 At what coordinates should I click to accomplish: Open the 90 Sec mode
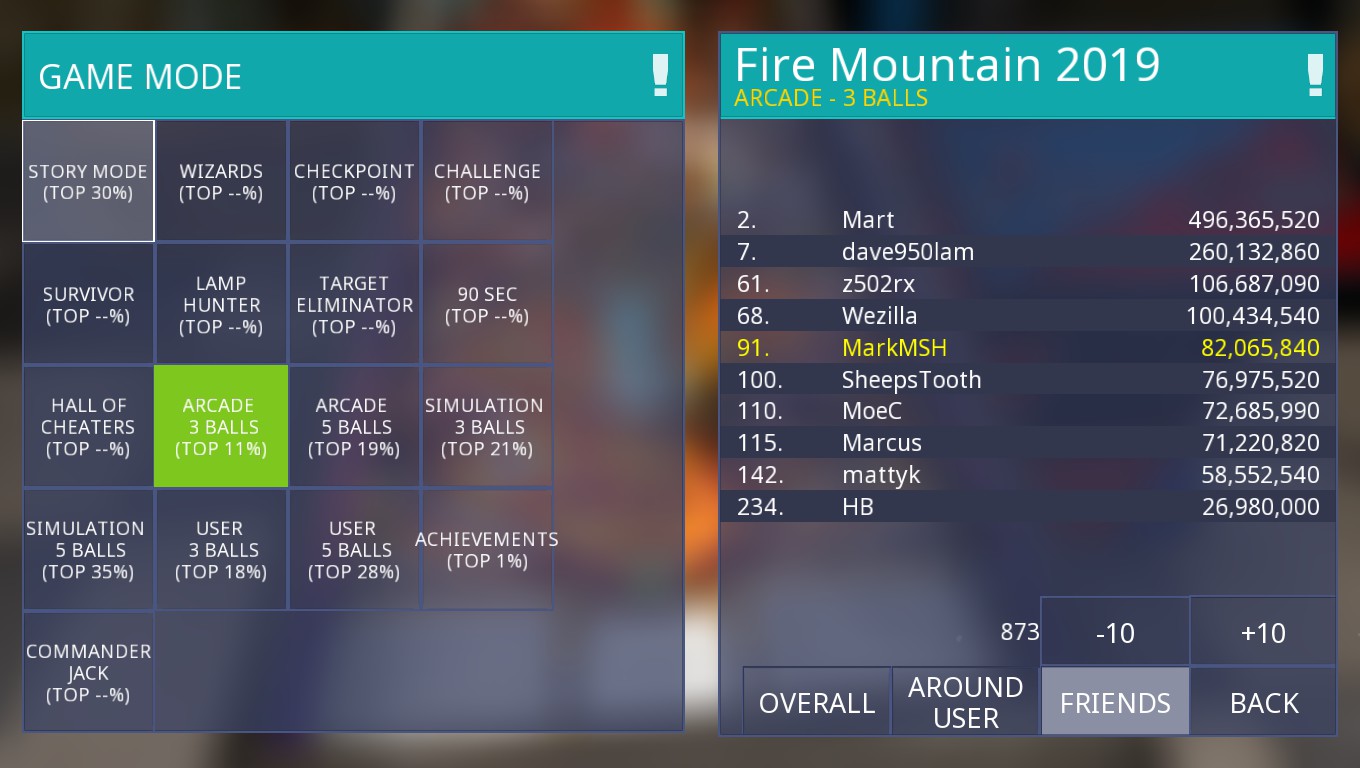[x=487, y=304]
